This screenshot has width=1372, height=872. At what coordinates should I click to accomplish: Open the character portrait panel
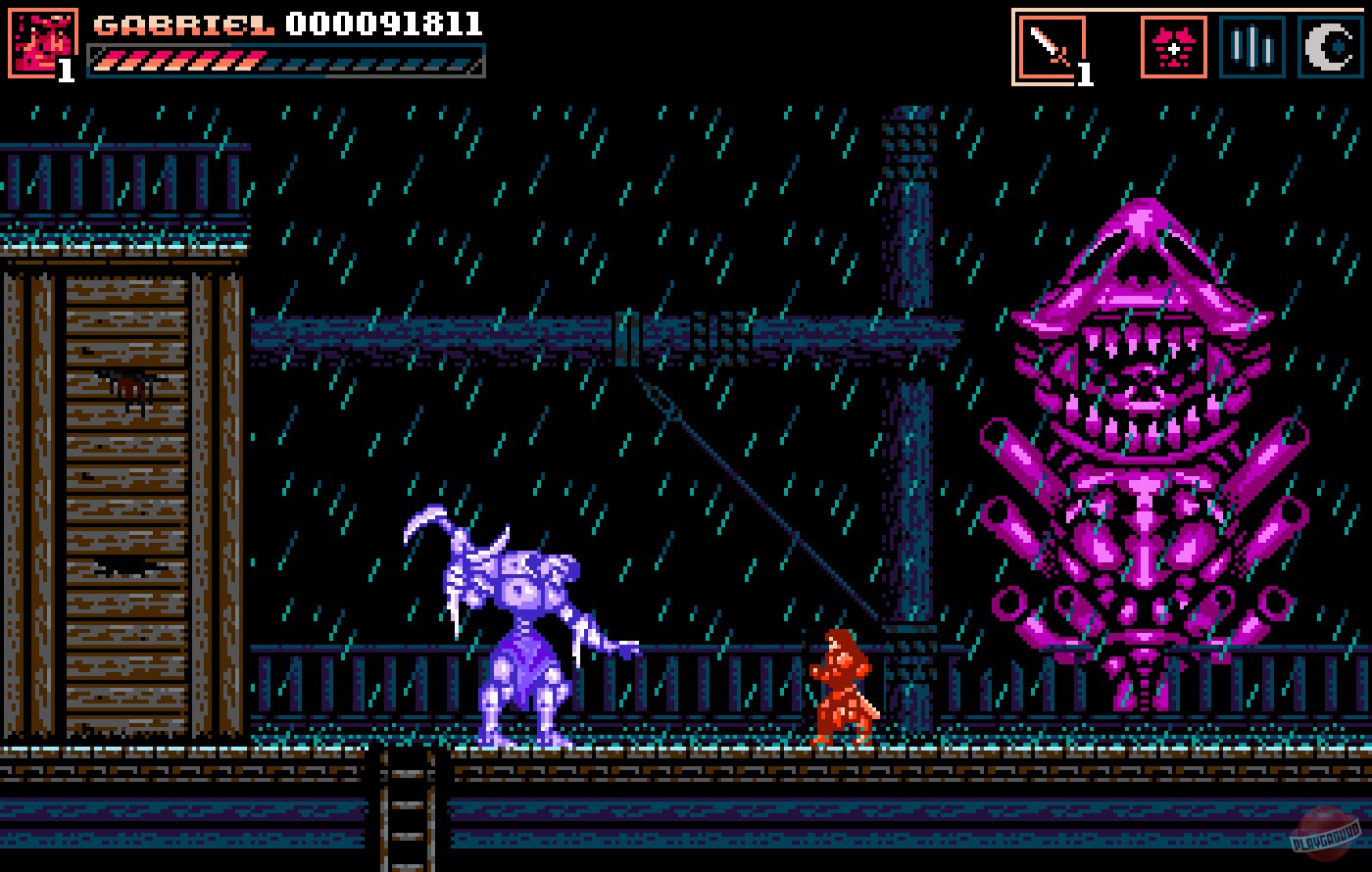coord(40,39)
